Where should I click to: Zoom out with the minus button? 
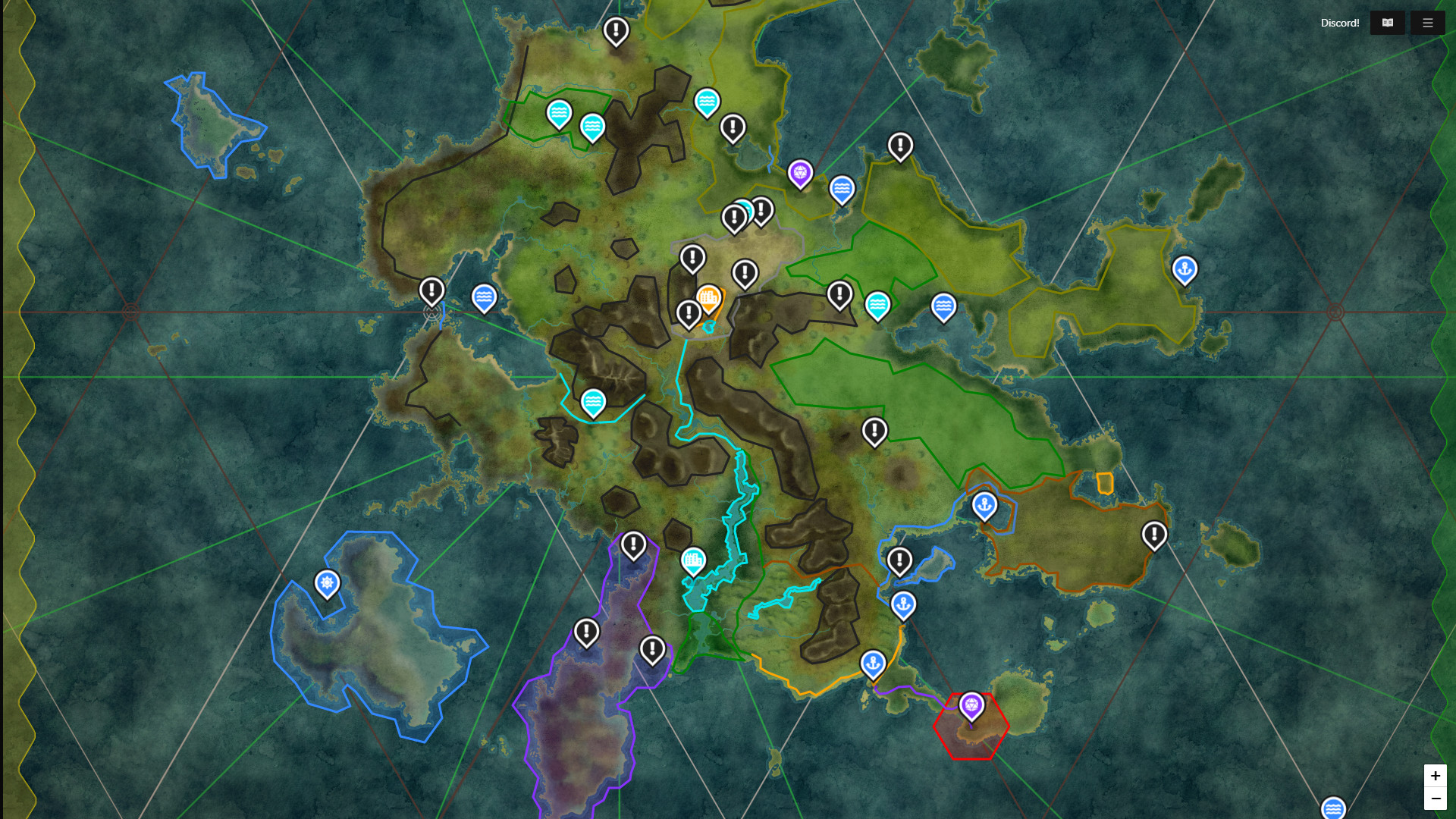(1436, 798)
